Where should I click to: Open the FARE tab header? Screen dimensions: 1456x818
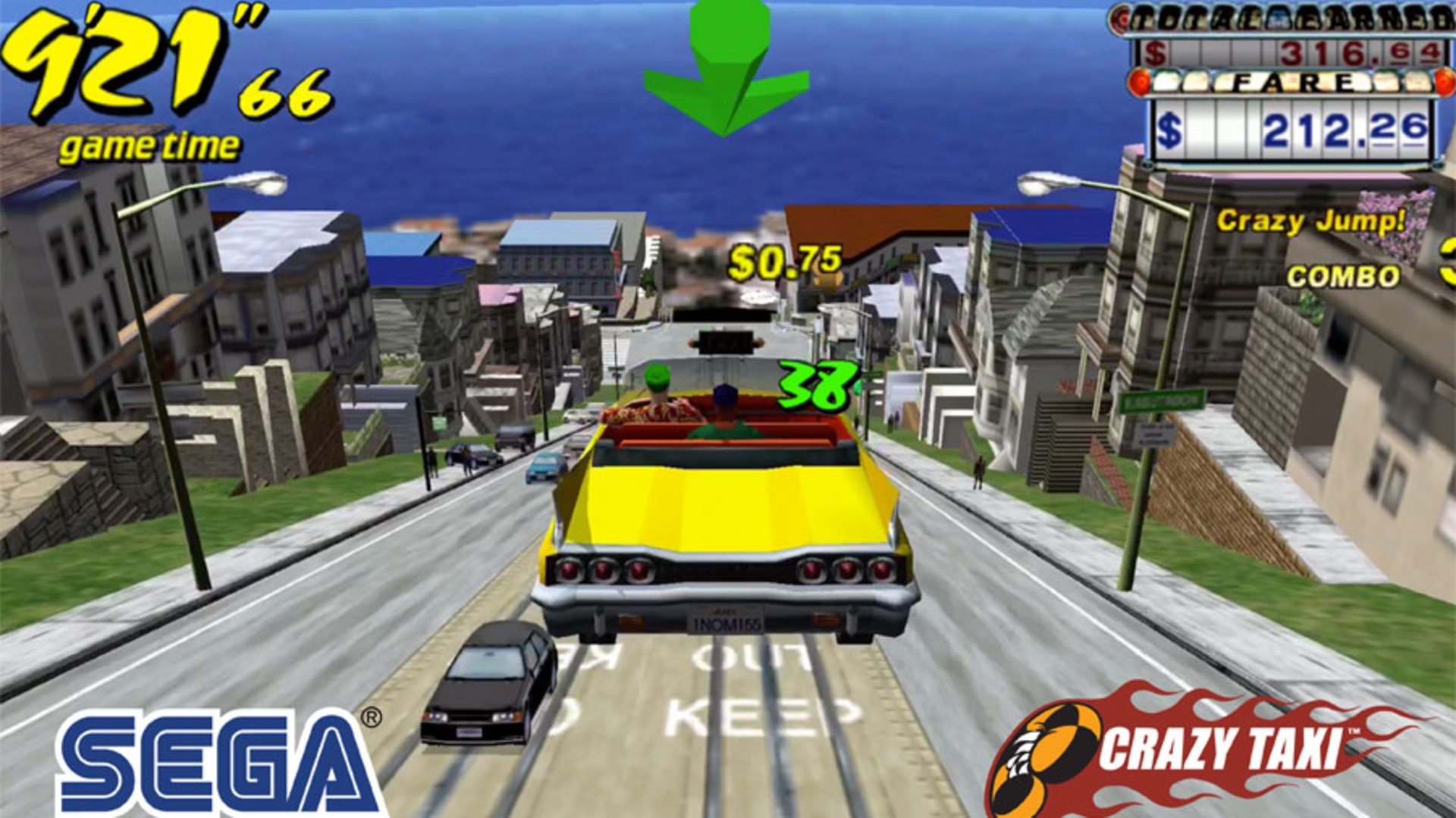1293,82
